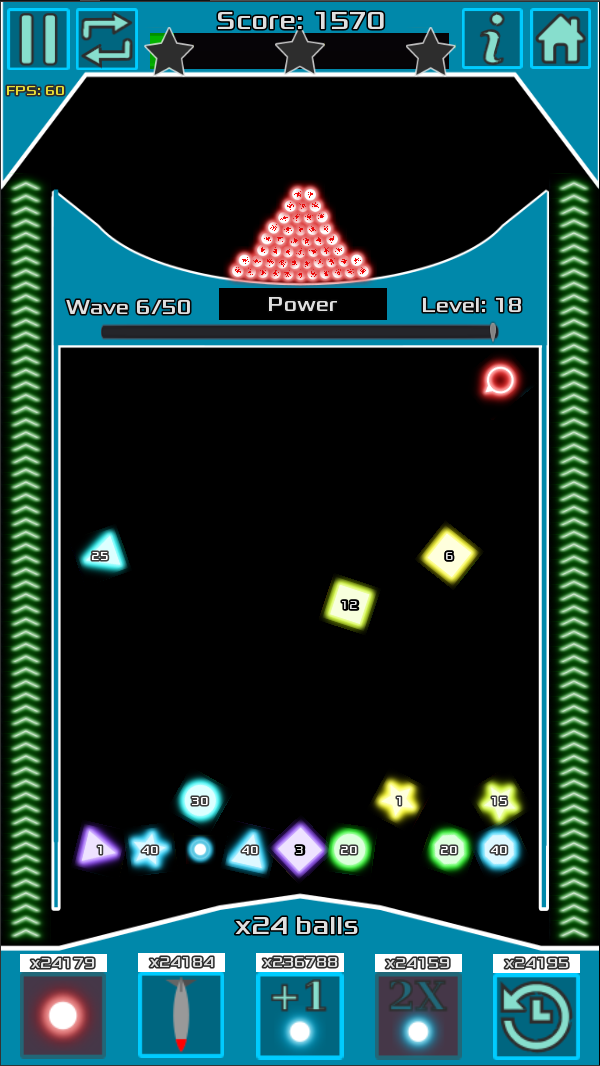Viewport: 600px width, 1066px height.
Task: Pause the game
Action: click(38, 39)
